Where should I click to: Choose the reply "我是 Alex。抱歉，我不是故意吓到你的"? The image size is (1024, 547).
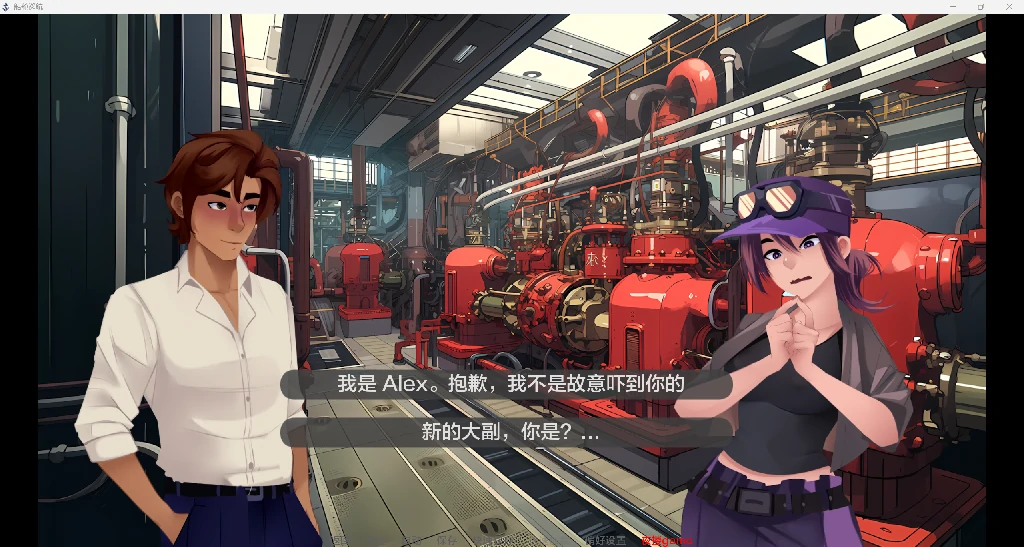[x=510, y=384]
